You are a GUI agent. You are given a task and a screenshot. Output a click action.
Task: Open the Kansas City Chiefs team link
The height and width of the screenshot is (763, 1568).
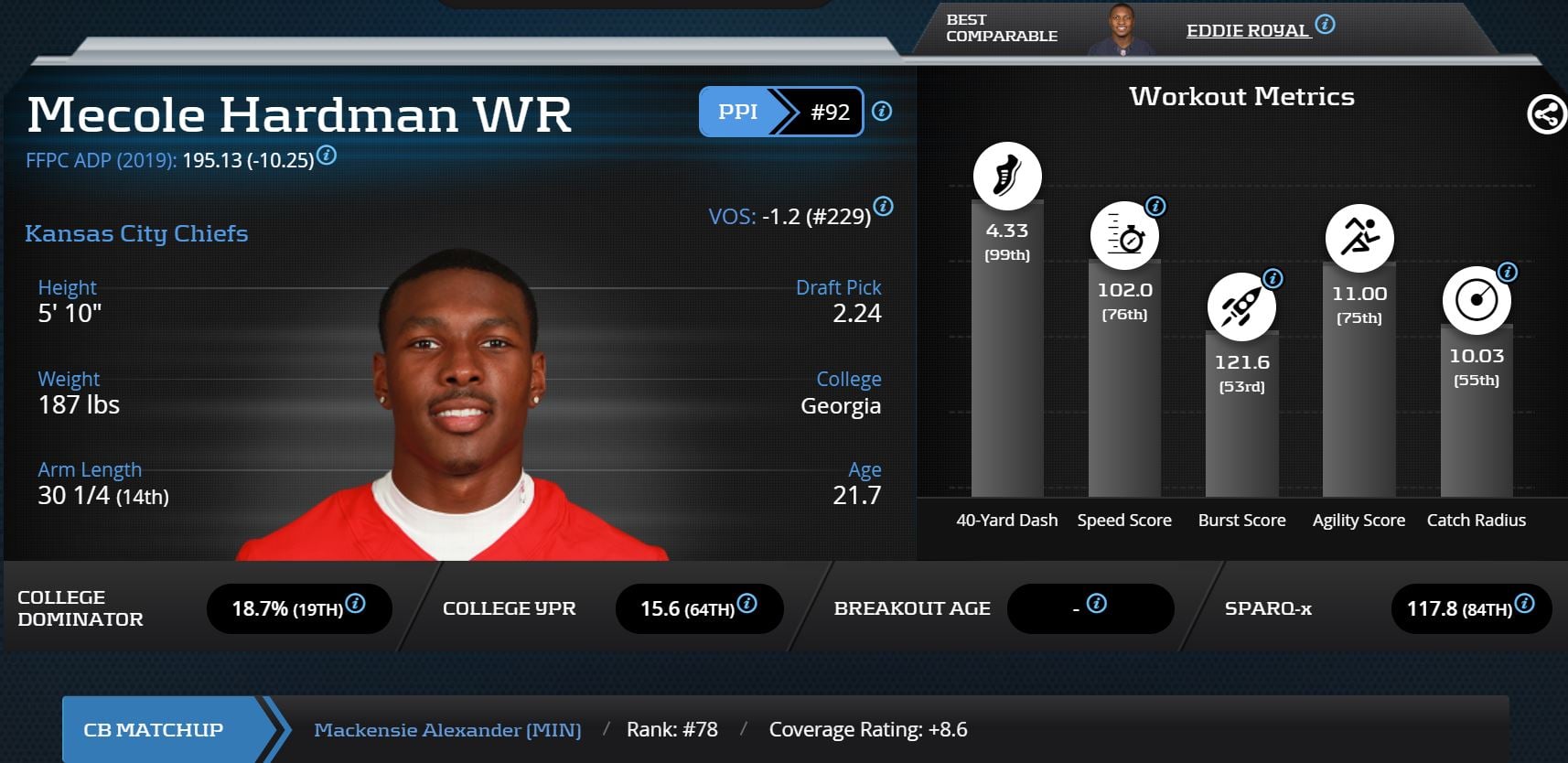(x=136, y=233)
